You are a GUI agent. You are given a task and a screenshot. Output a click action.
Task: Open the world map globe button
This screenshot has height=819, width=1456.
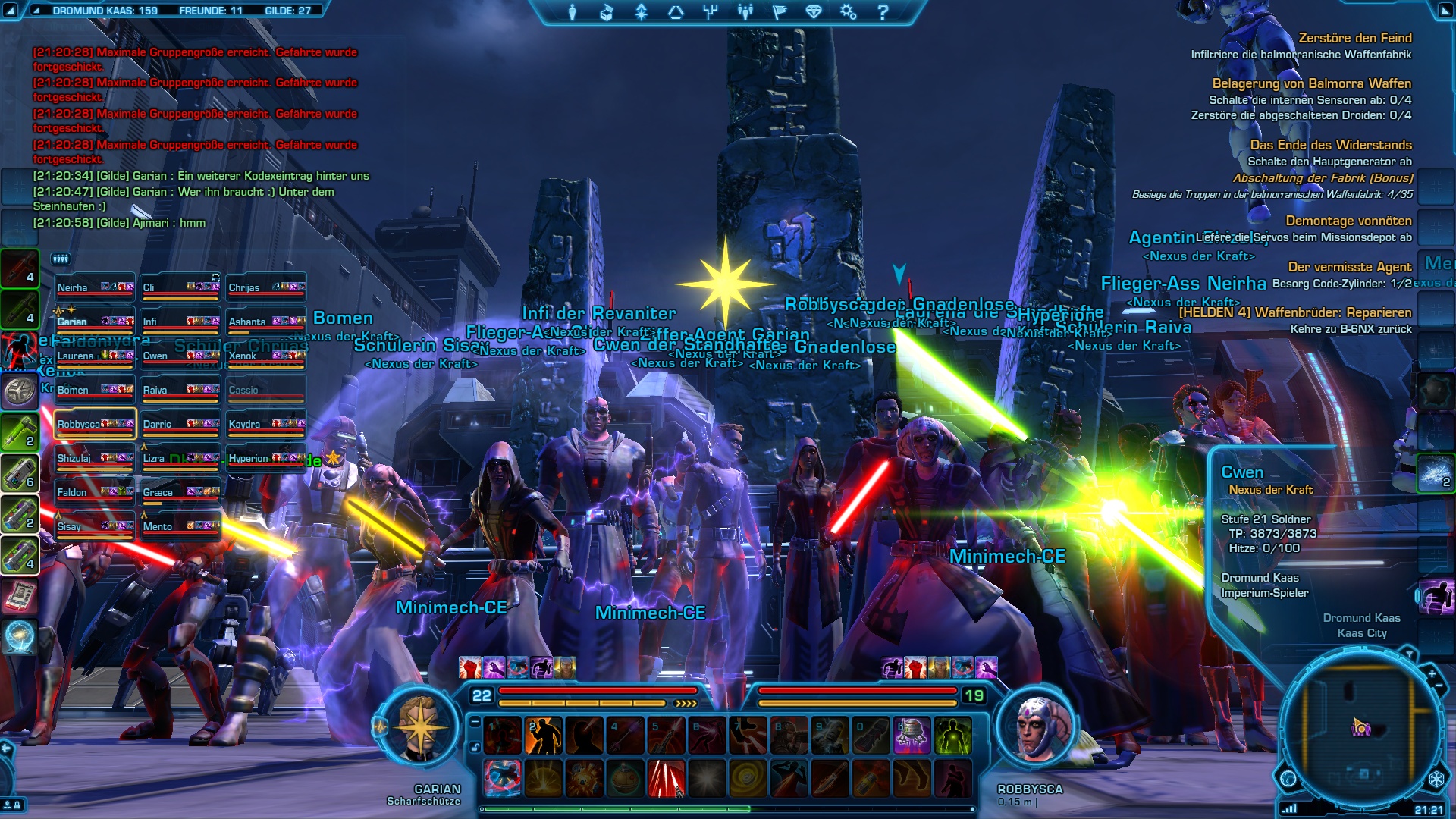pos(1288,779)
